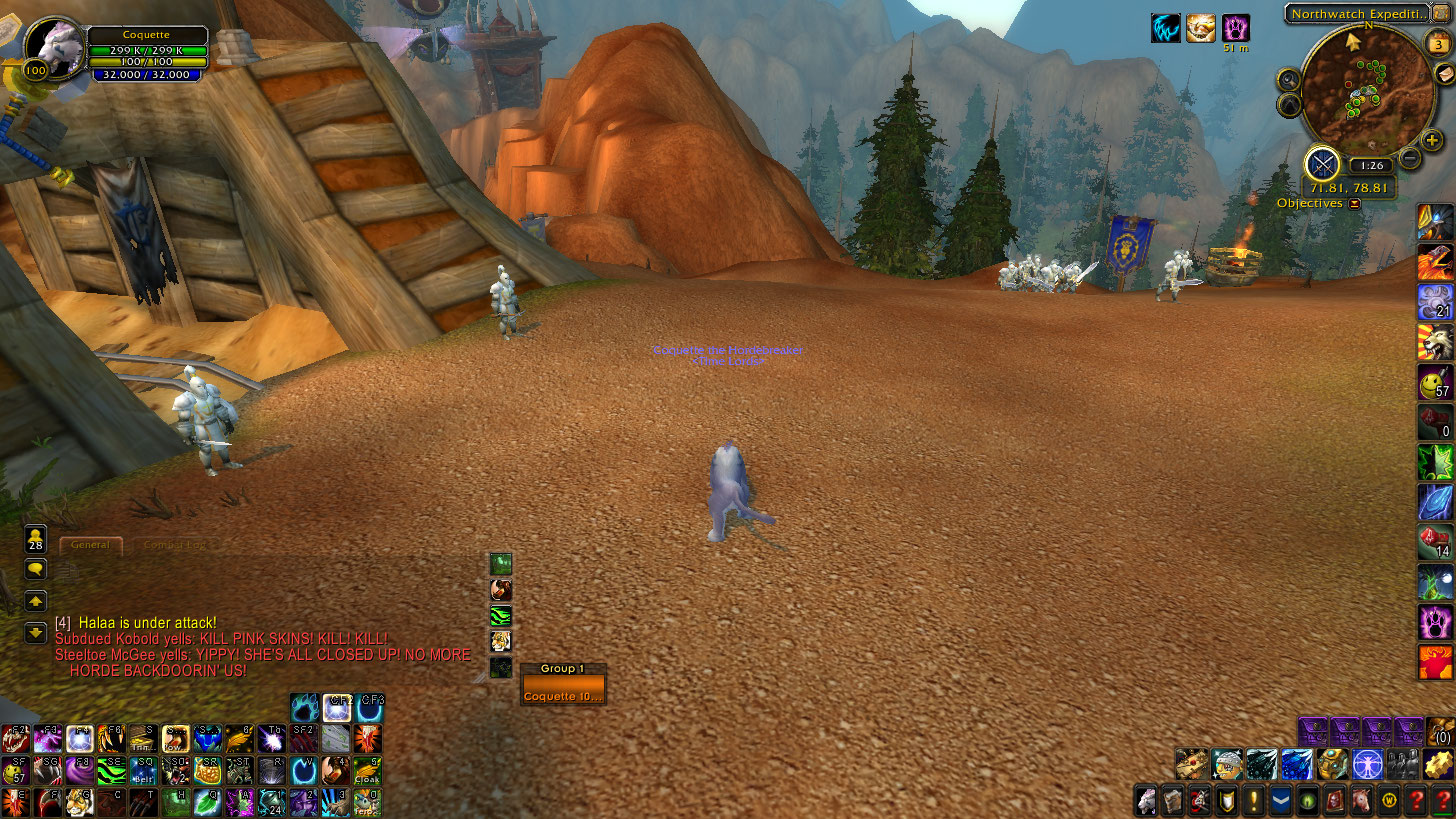The width and height of the screenshot is (1456, 819).
Task: Click the mail envelope icon by minimap
Action: [x=1444, y=75]
